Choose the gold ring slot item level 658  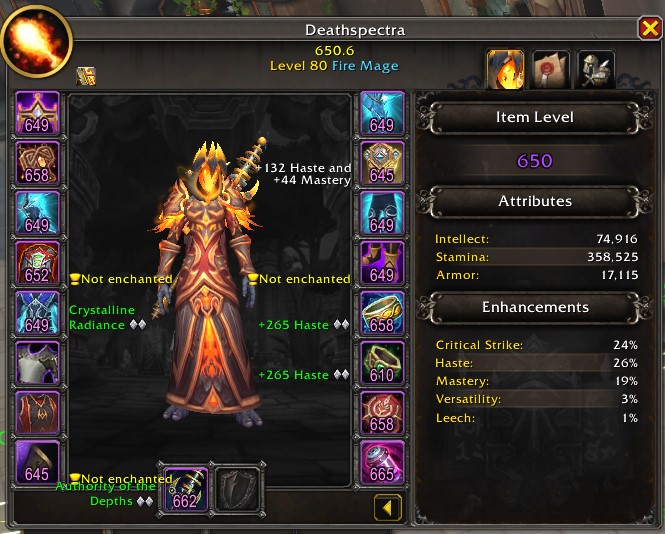(x=382, y=311)
